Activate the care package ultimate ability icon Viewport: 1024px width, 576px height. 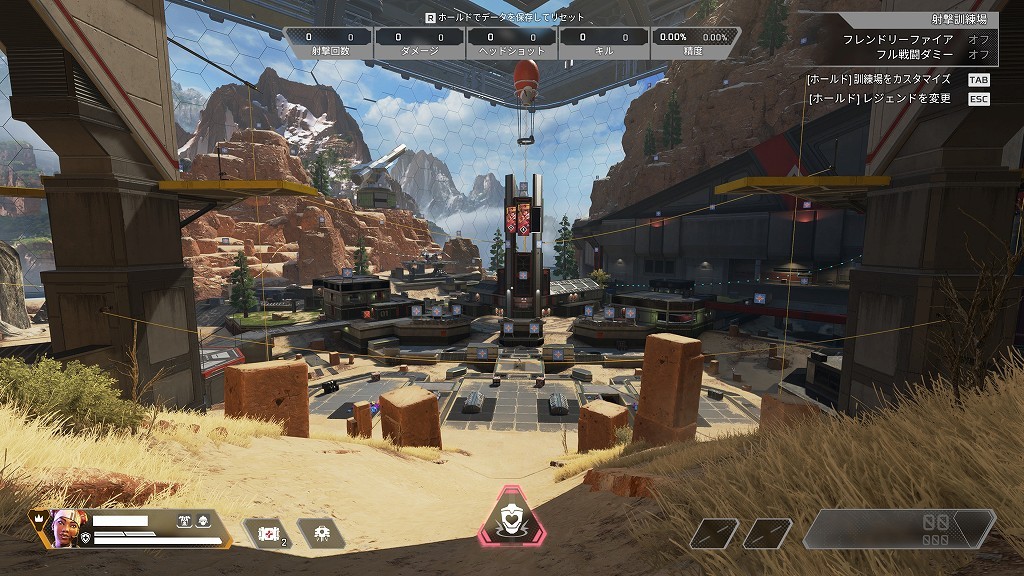click(511, 520)
